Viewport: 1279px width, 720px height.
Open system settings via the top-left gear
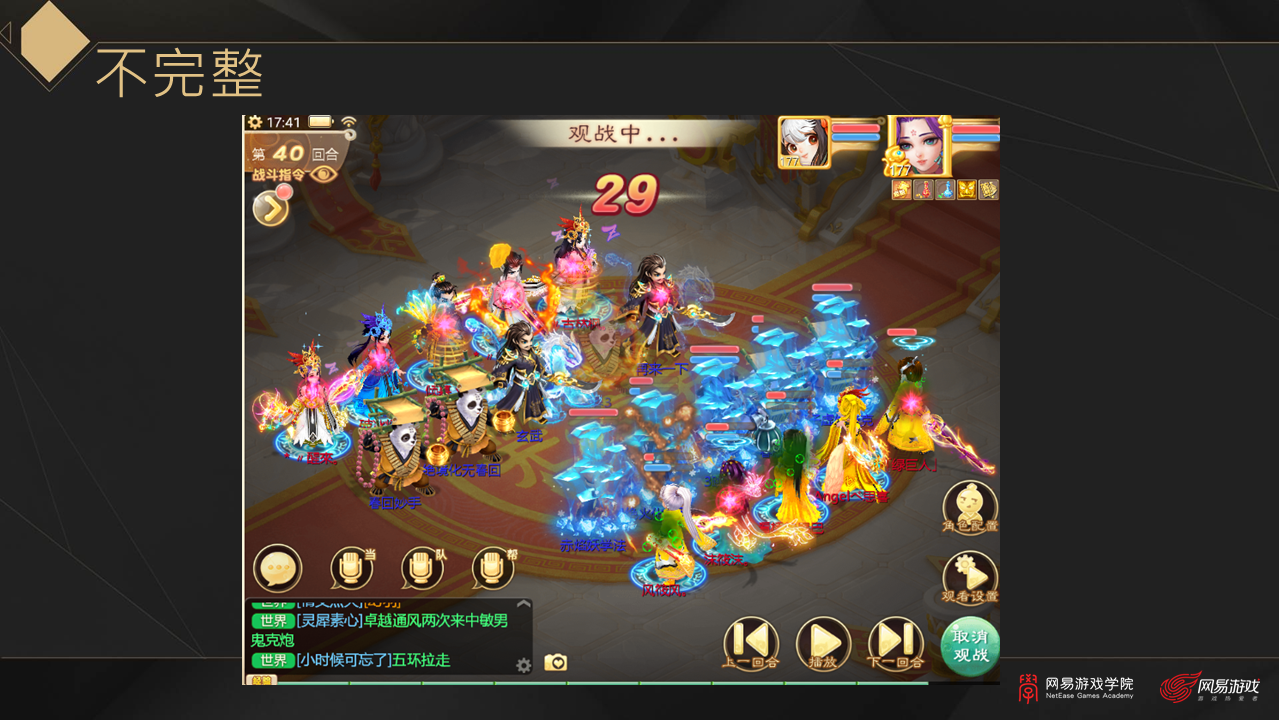255,122
